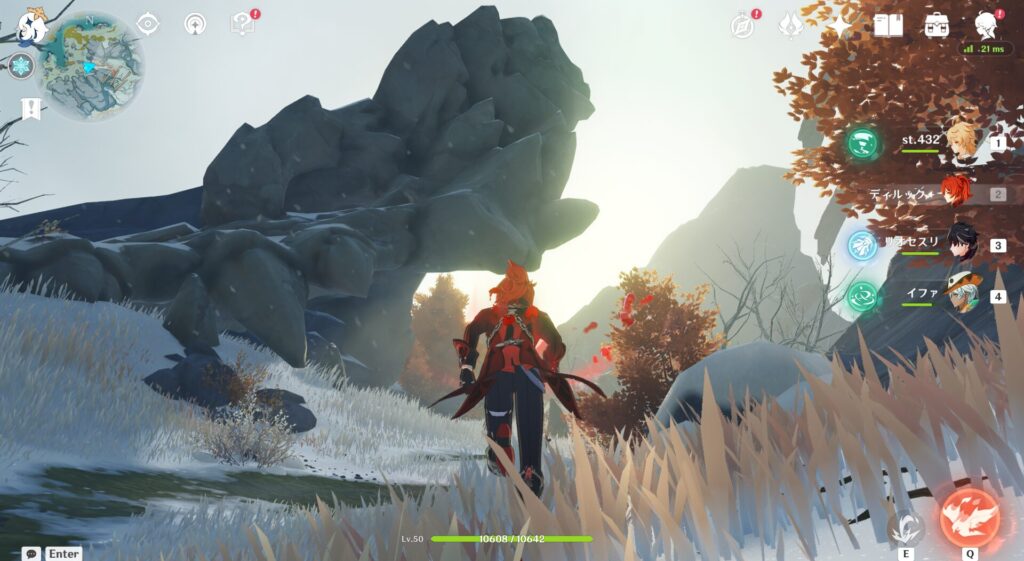Screen dimensions: 1024x561
Task: Open the Paimon menu
Action: pyautogui.click(x=32, y=27)
